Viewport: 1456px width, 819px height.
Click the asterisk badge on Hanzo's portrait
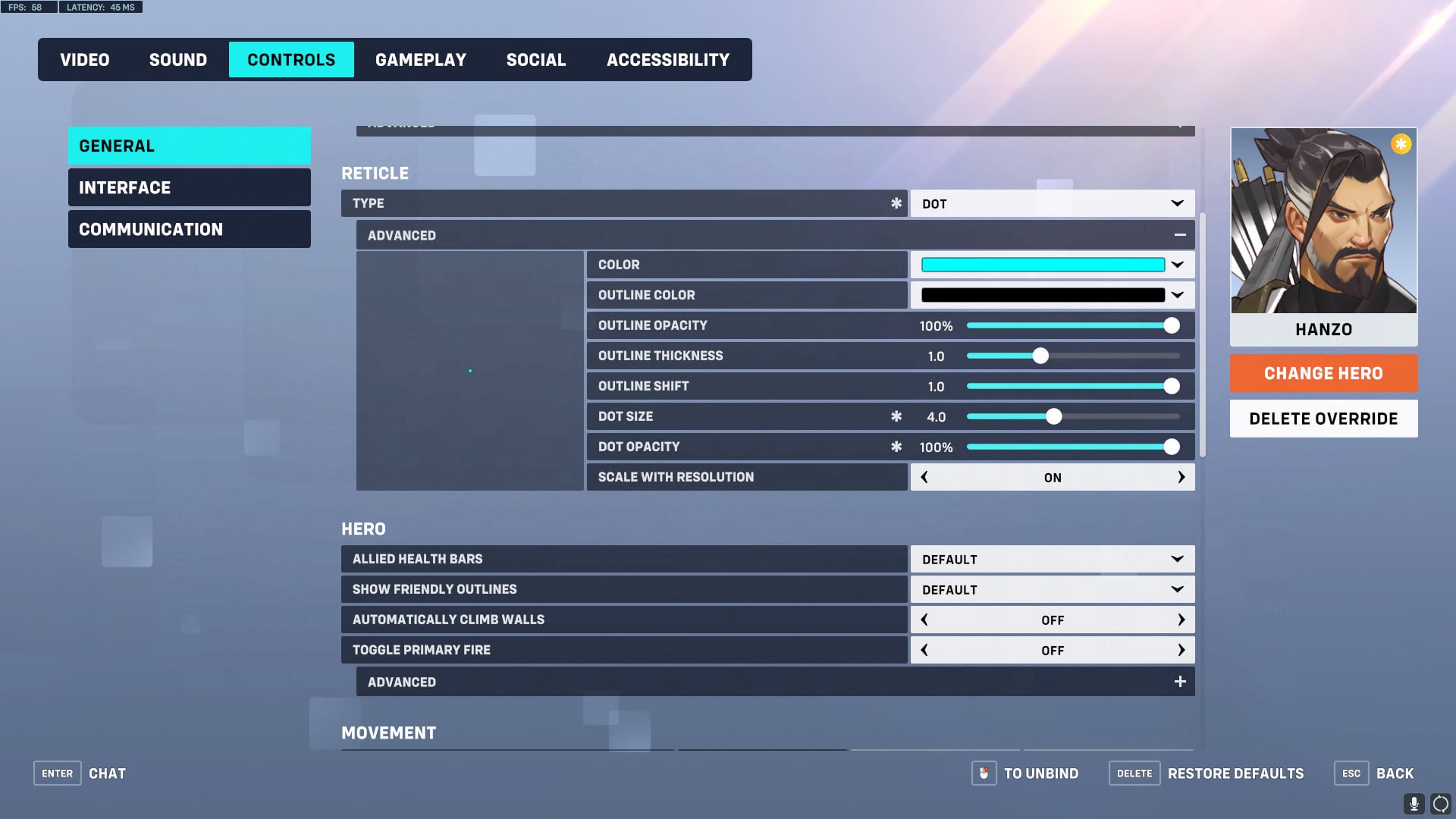tap(1400, 144)
